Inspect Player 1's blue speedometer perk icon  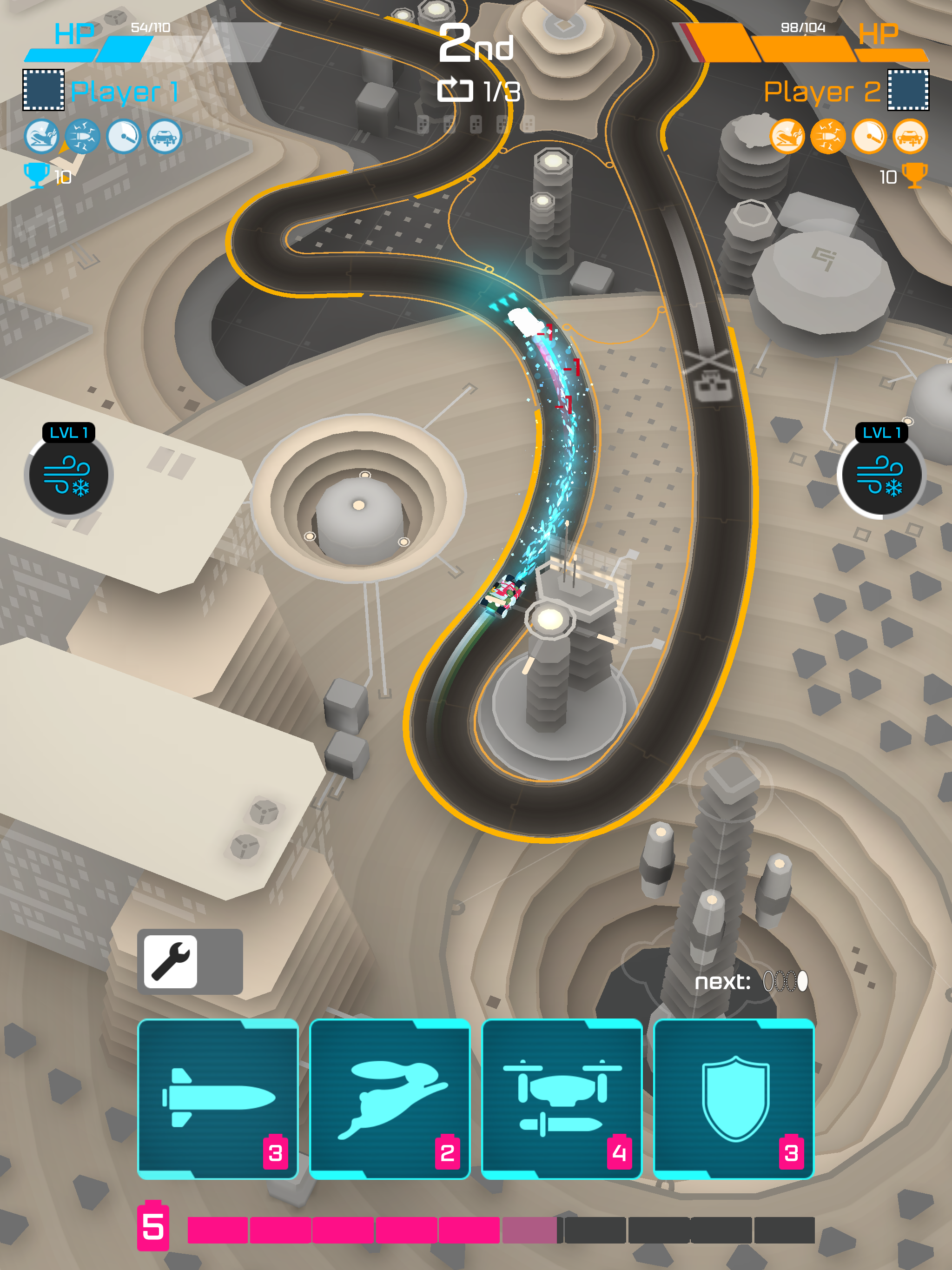pos(124,137)
